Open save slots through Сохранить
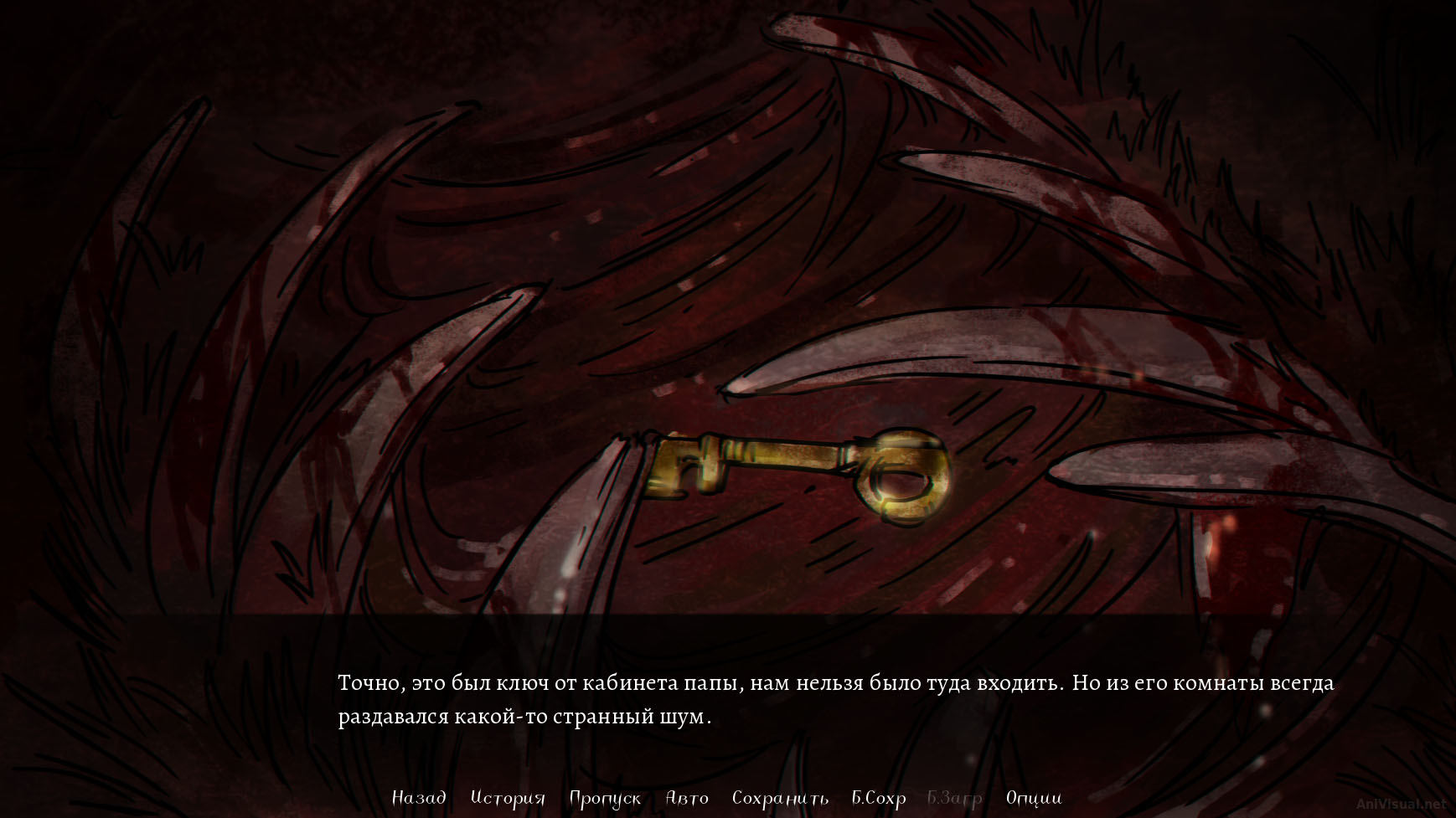The height and width of the screenshot is (818, 1456). pyautogui.click(x=781, y=799)
